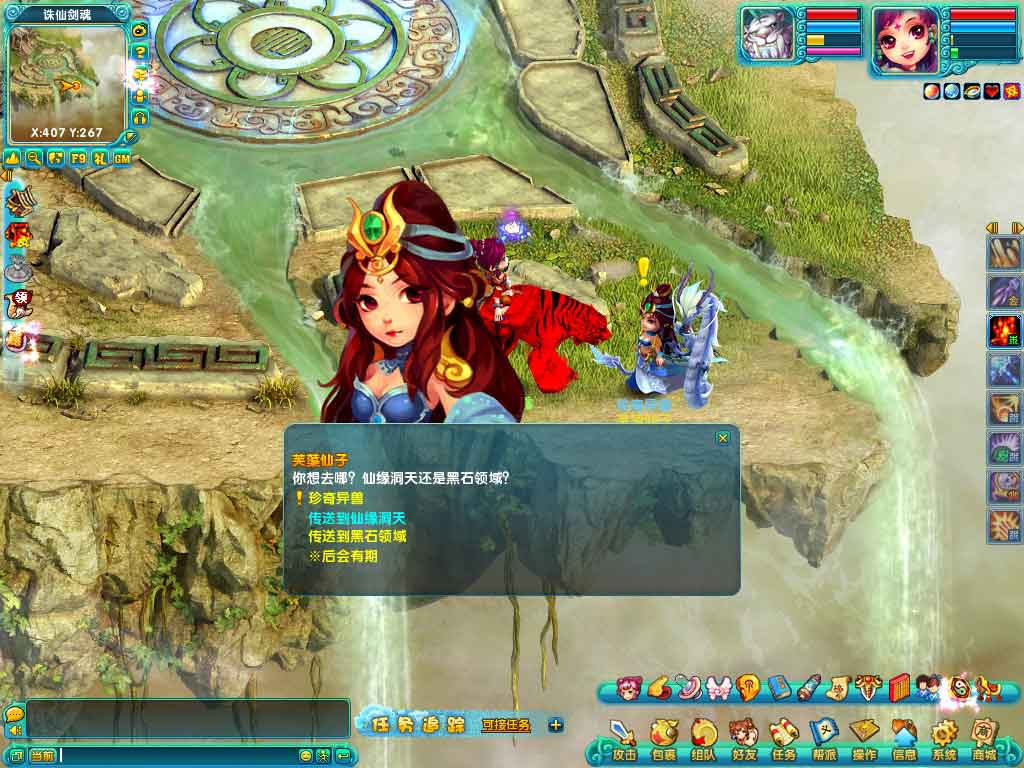Open help via question mark icon
Image resolution: width=1024 pixels, height=768 pixels.
(x=140, y=51)
